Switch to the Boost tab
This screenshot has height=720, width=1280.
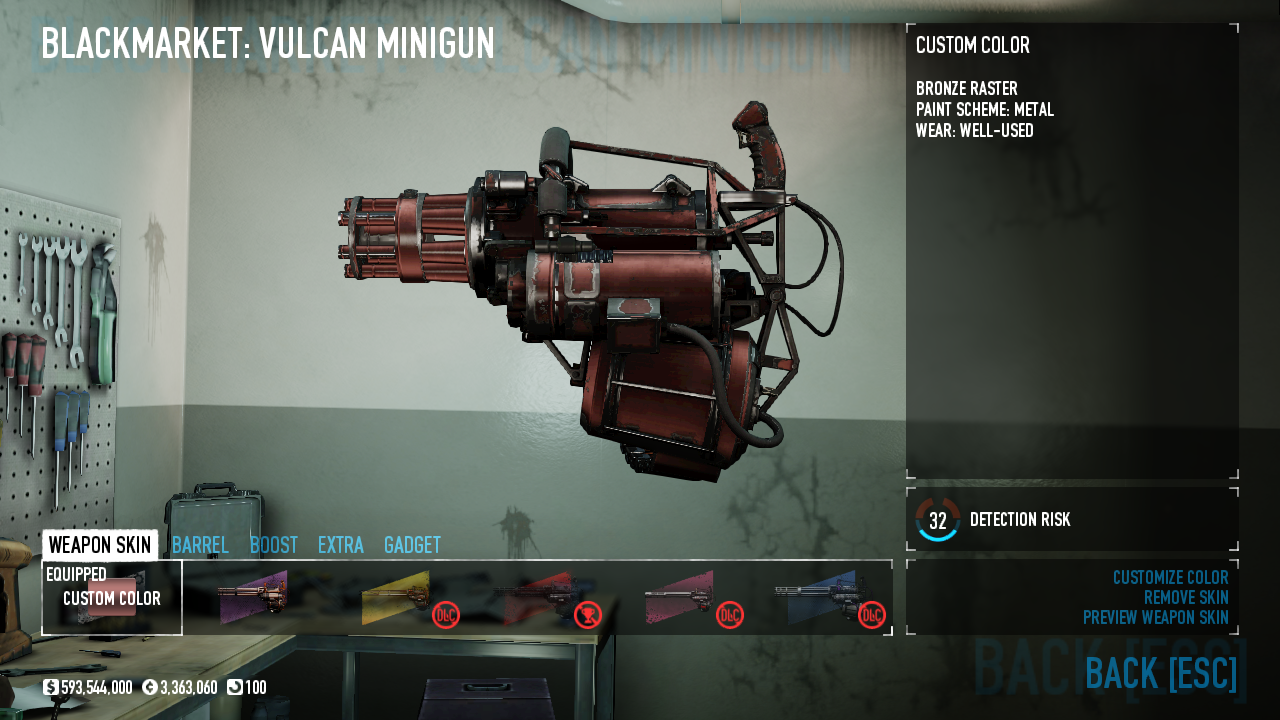[x=273, y=545]
